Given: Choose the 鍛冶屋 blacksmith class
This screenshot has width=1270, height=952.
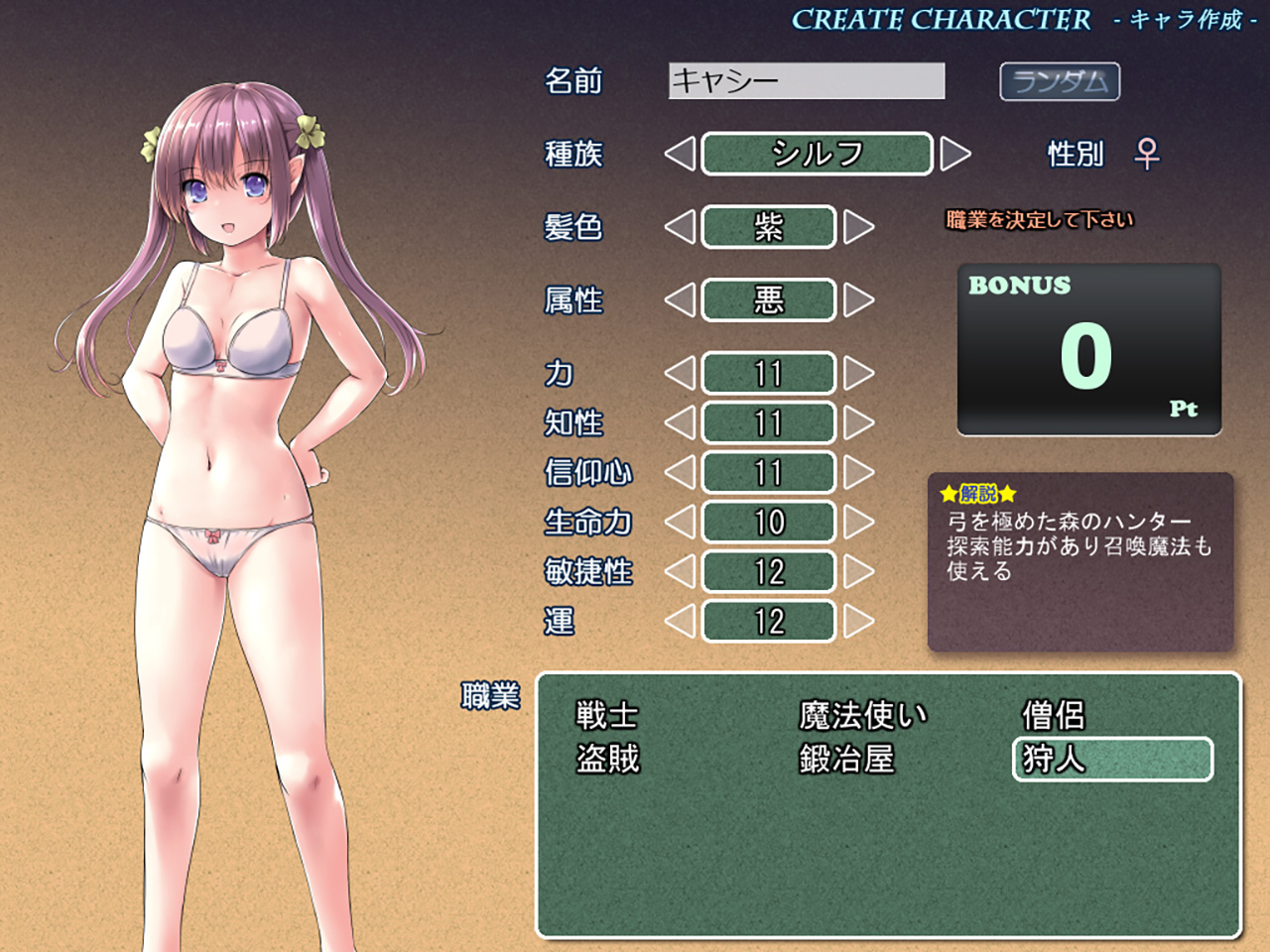Looking at the screenshot, I should [x=846, y=759].
